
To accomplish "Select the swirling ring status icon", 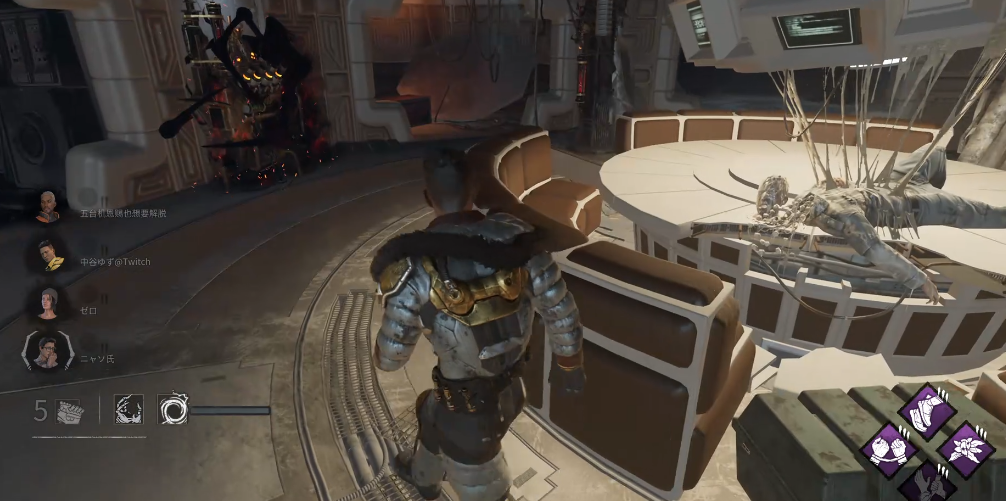I will pos(173,408).
